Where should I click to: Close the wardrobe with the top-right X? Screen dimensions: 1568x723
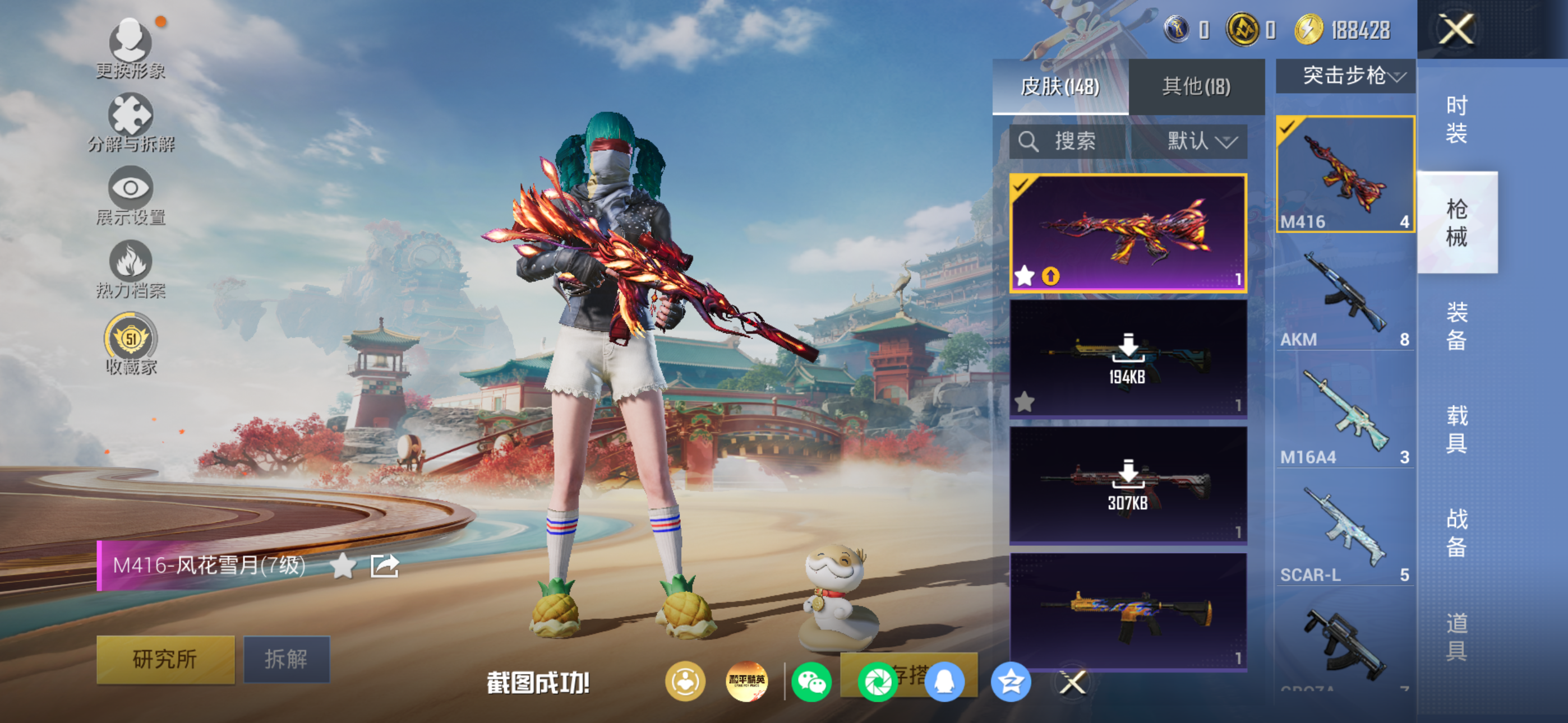[1455, 29]
